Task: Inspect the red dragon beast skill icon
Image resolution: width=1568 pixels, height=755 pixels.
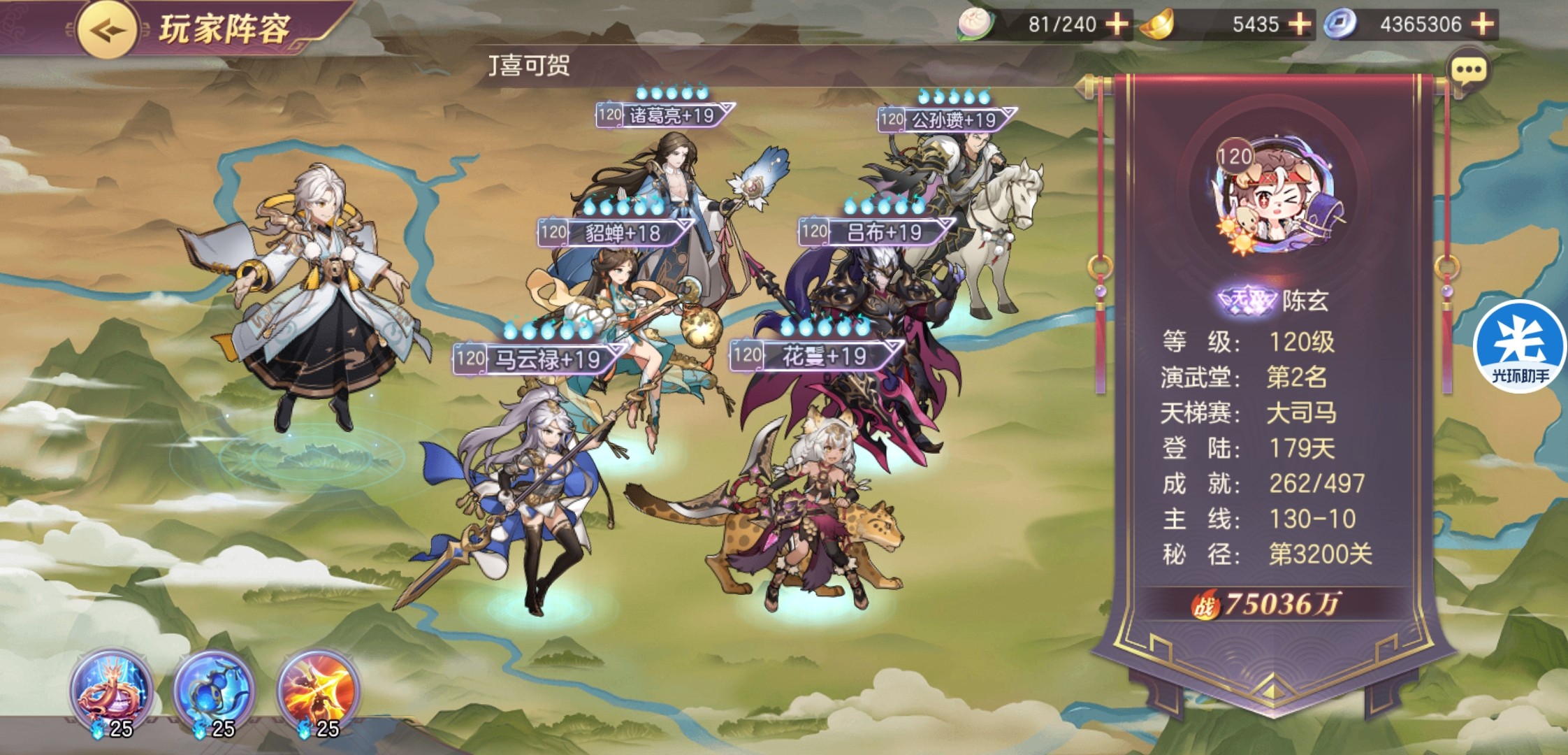Action: (110, 690)
